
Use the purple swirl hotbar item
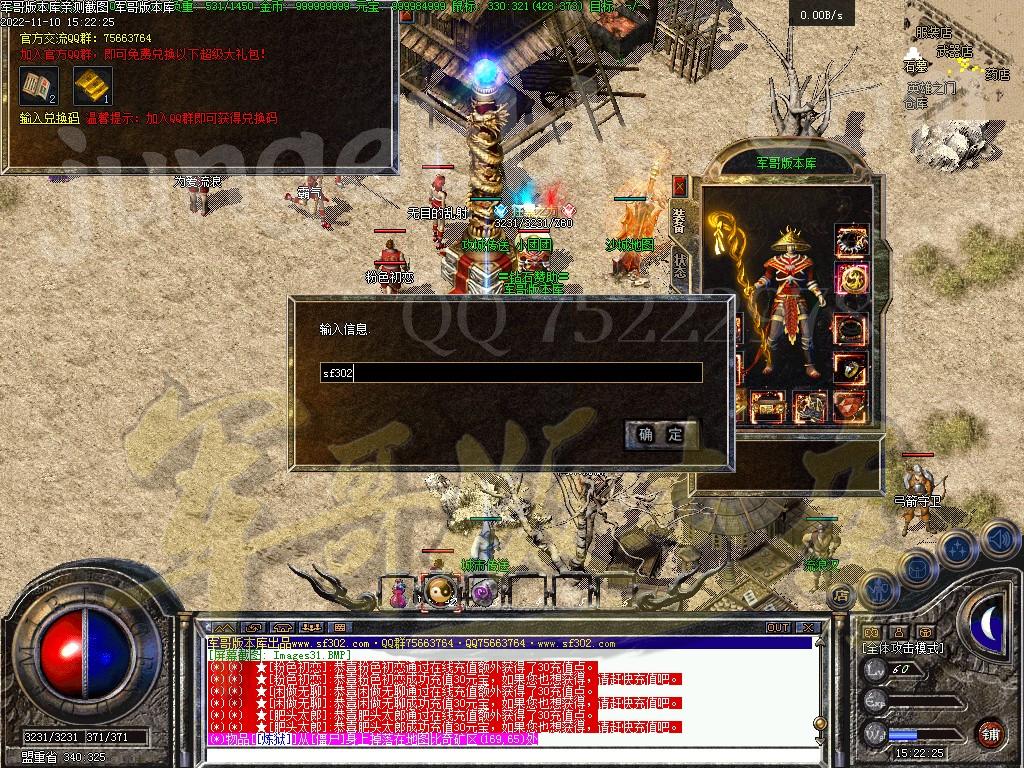coord(483,593)
